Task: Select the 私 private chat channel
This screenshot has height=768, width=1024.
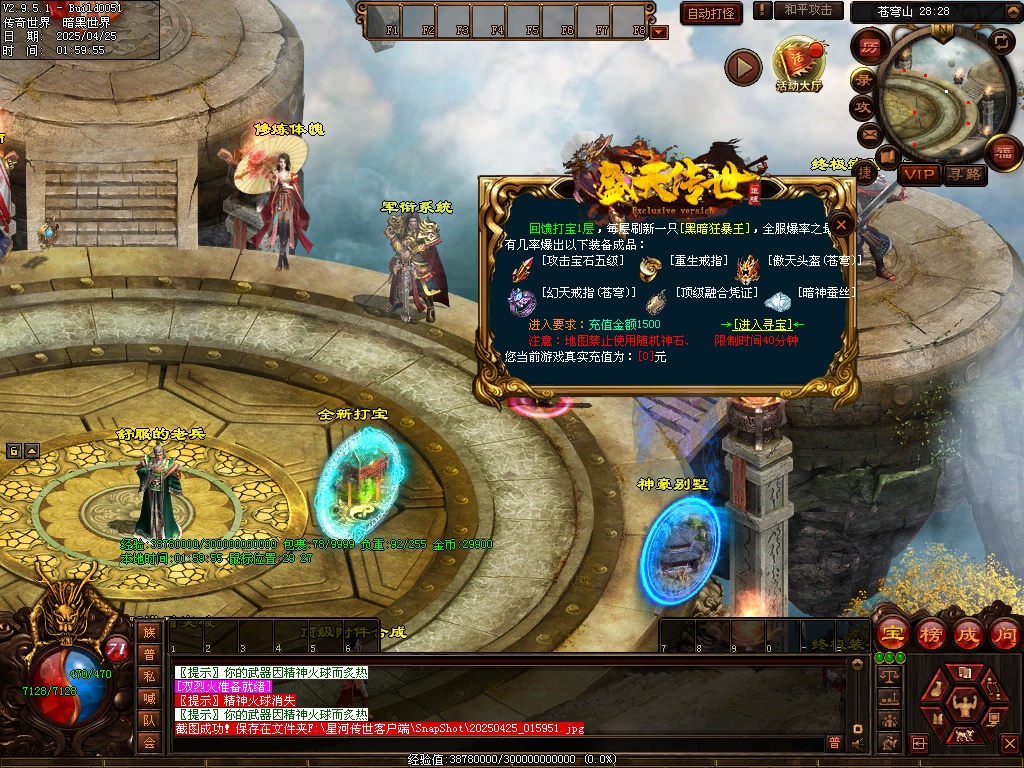Action: click(x=149, y=676)
